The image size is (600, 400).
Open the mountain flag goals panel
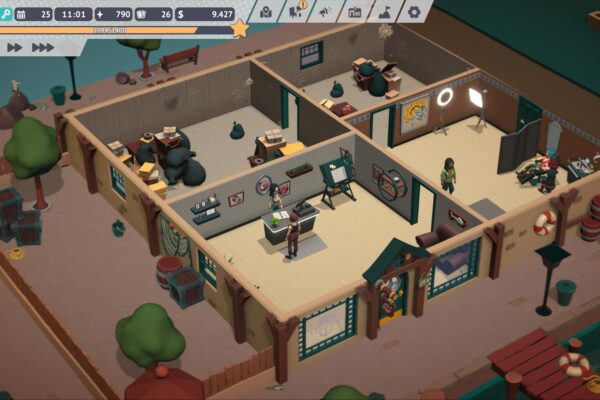(385, 12)
